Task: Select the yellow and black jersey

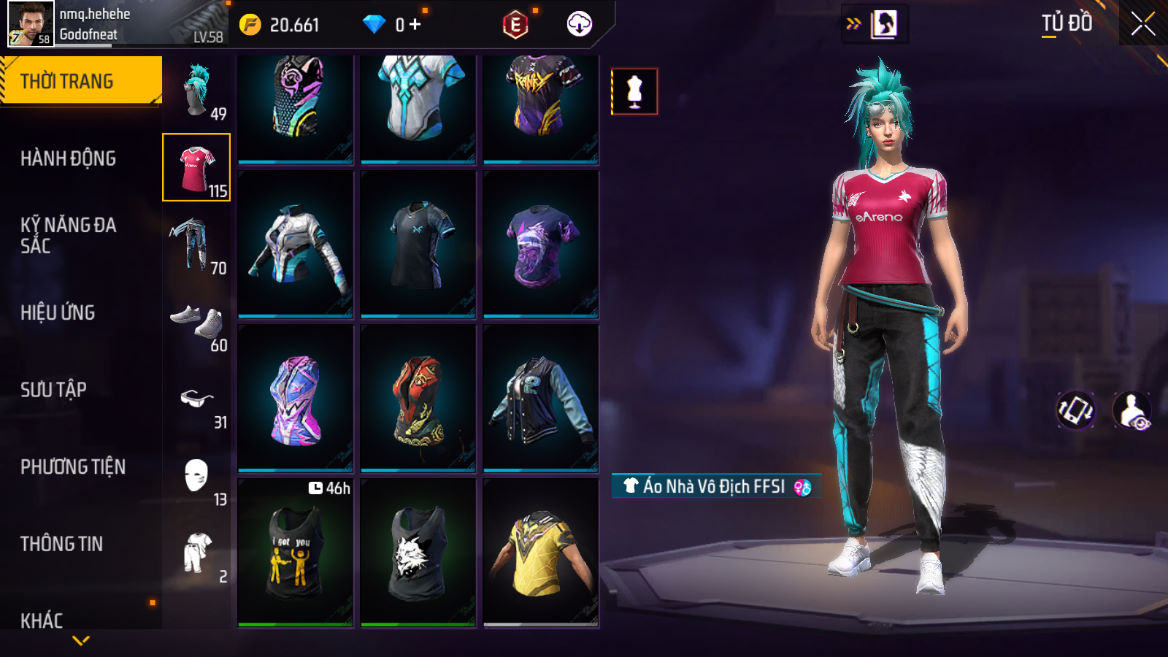Action: click(x=540, y=552)
